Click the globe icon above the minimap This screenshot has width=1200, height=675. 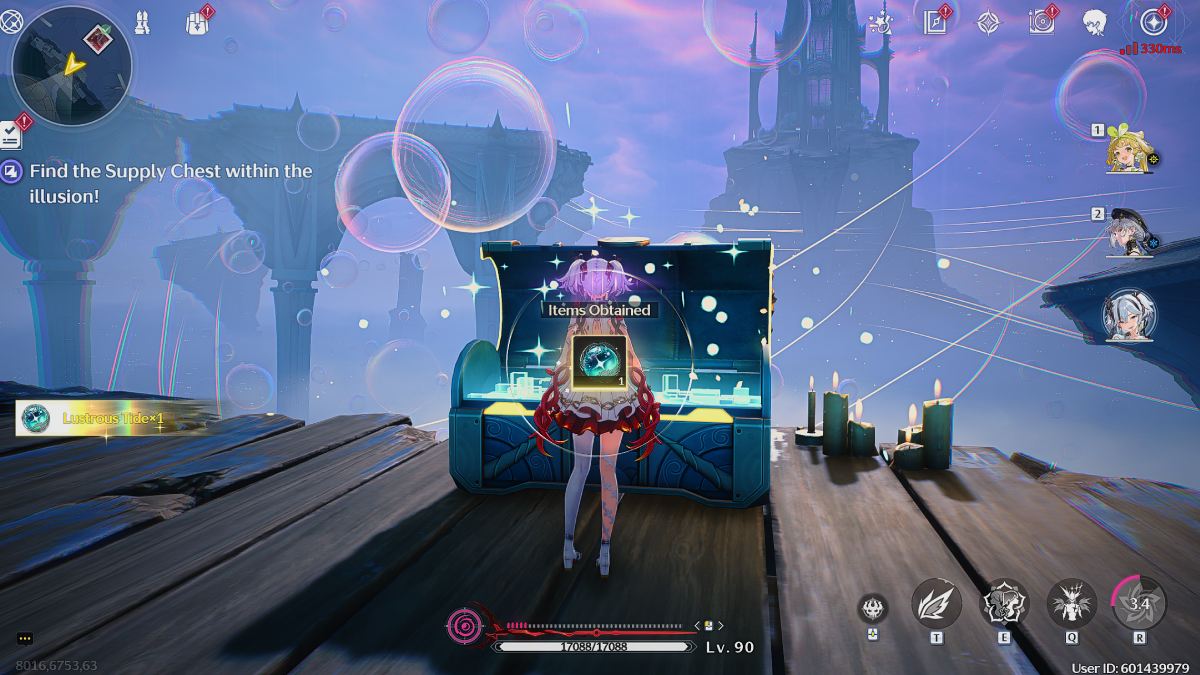11,20
